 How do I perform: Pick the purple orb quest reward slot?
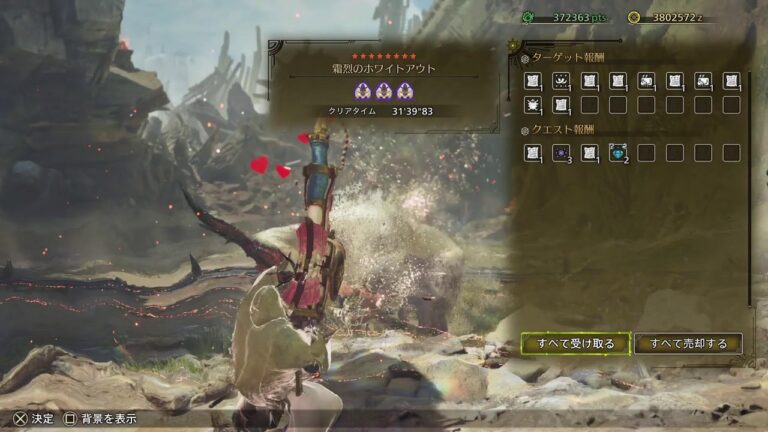[561, 153]
